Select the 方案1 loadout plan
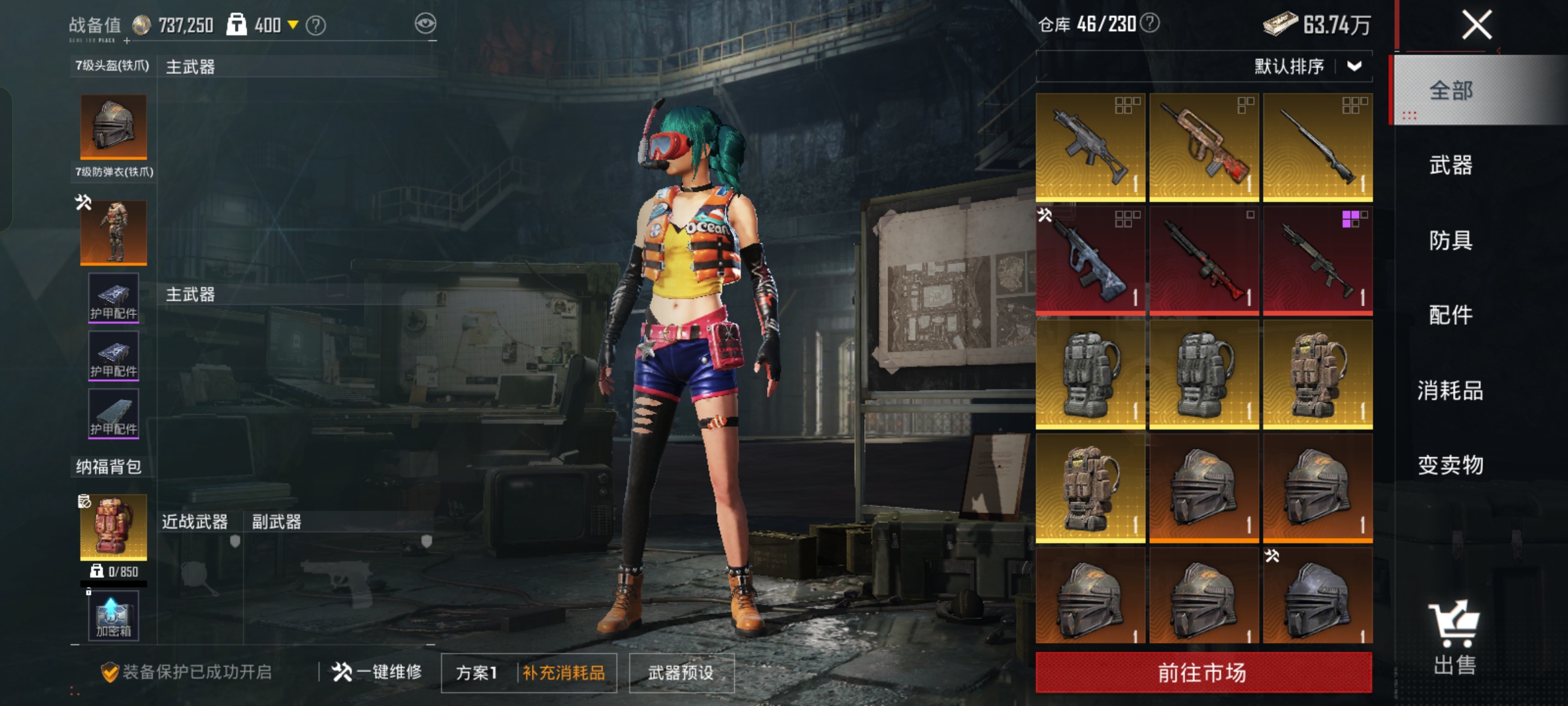 (477, 673)
